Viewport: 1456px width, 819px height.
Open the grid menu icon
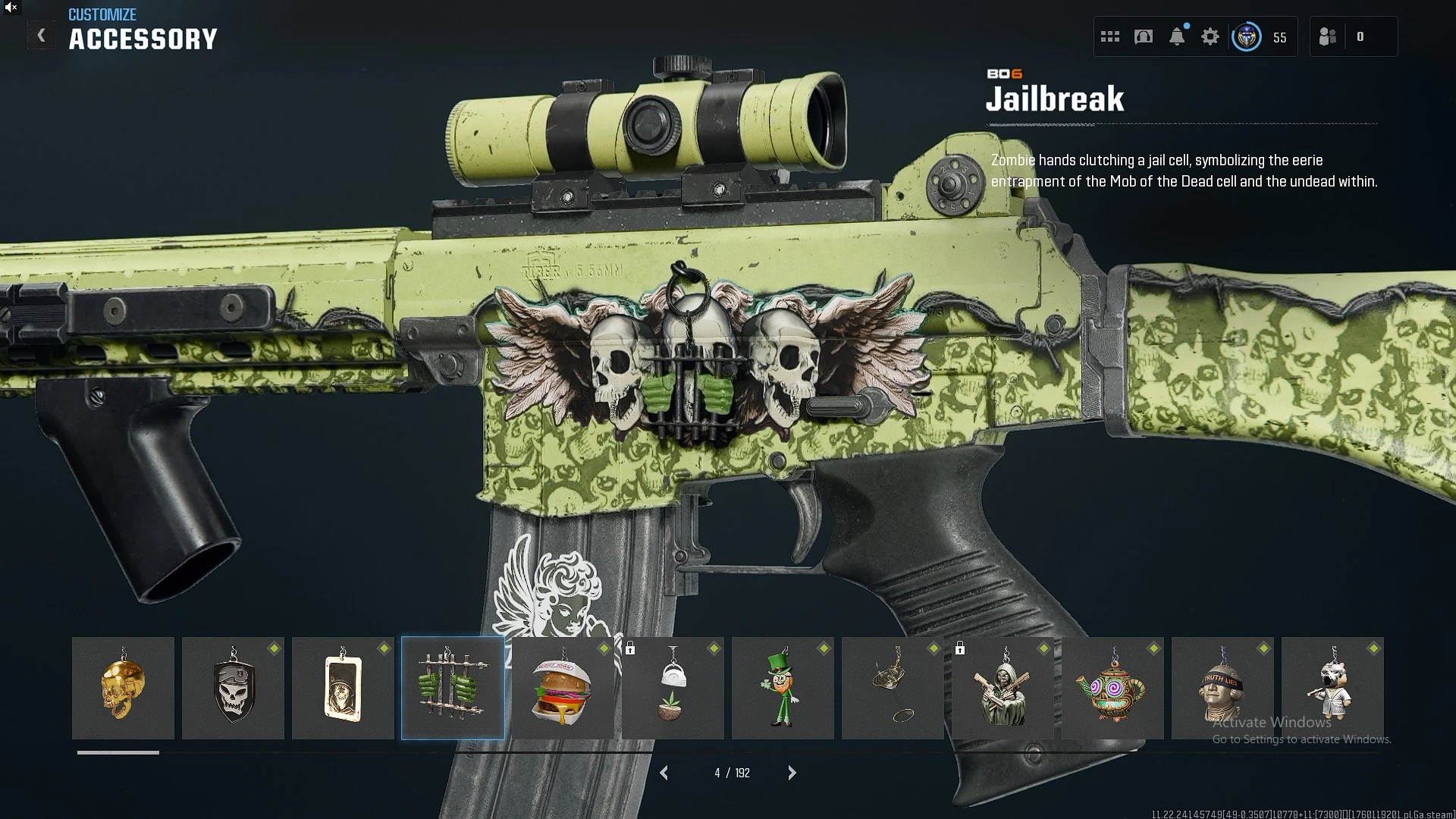click(1110, 36)
